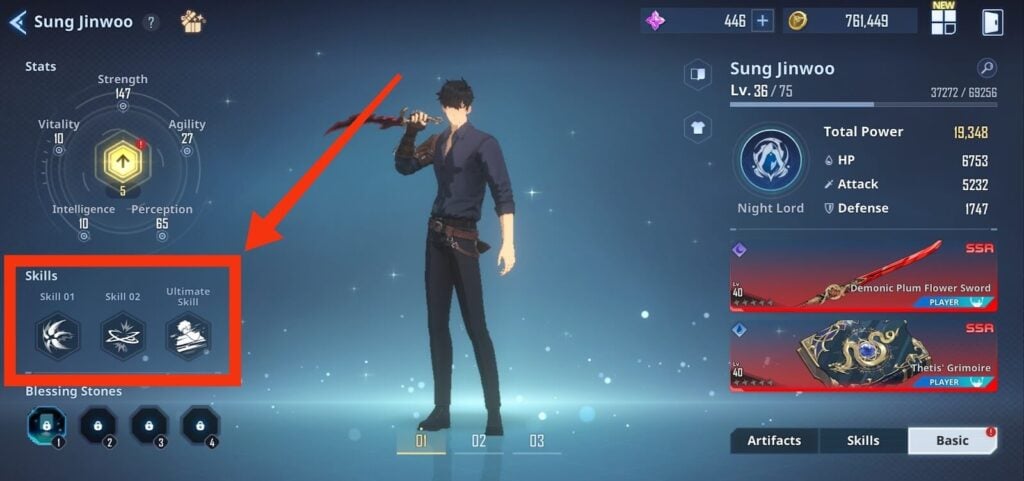The image size is (1024, 481).
Task: Switch to preset 02
Action: tap(479, 441)
